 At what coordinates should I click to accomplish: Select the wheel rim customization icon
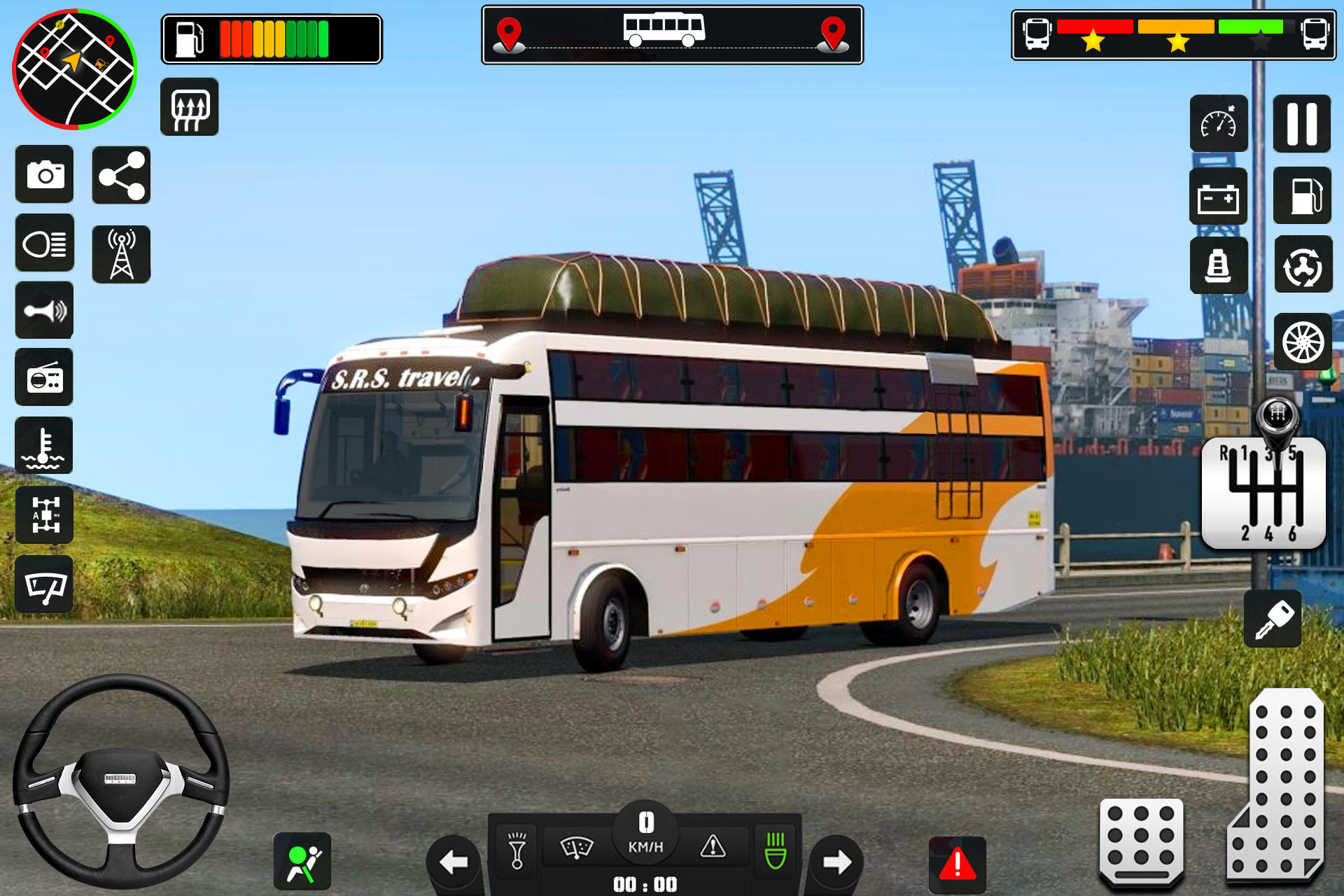pos(1303,342)
